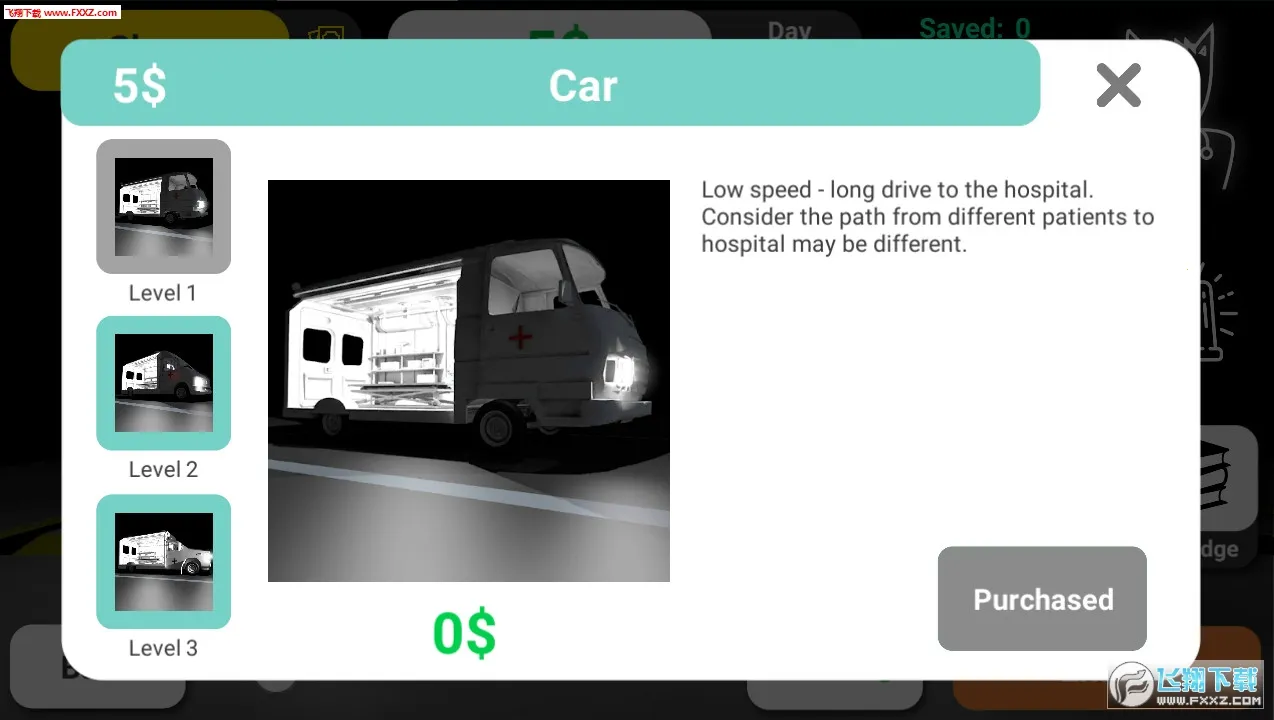Viewport: 1274px width, 720px height.
Task: Close the Car shop dialog
Action: (1118, 85)
